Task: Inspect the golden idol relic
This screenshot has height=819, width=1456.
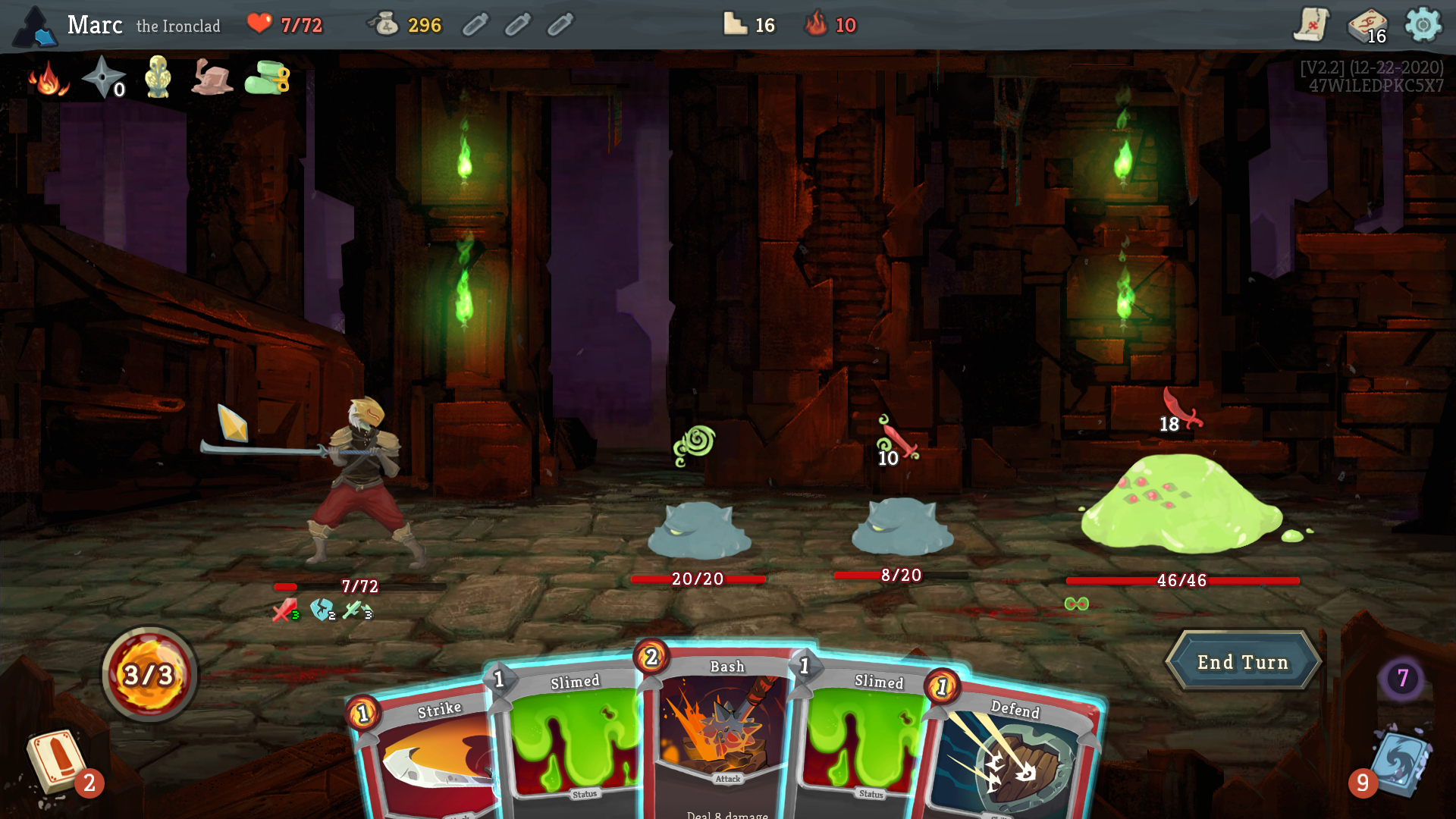Action: pyautogui.click(x=158, y=77)
